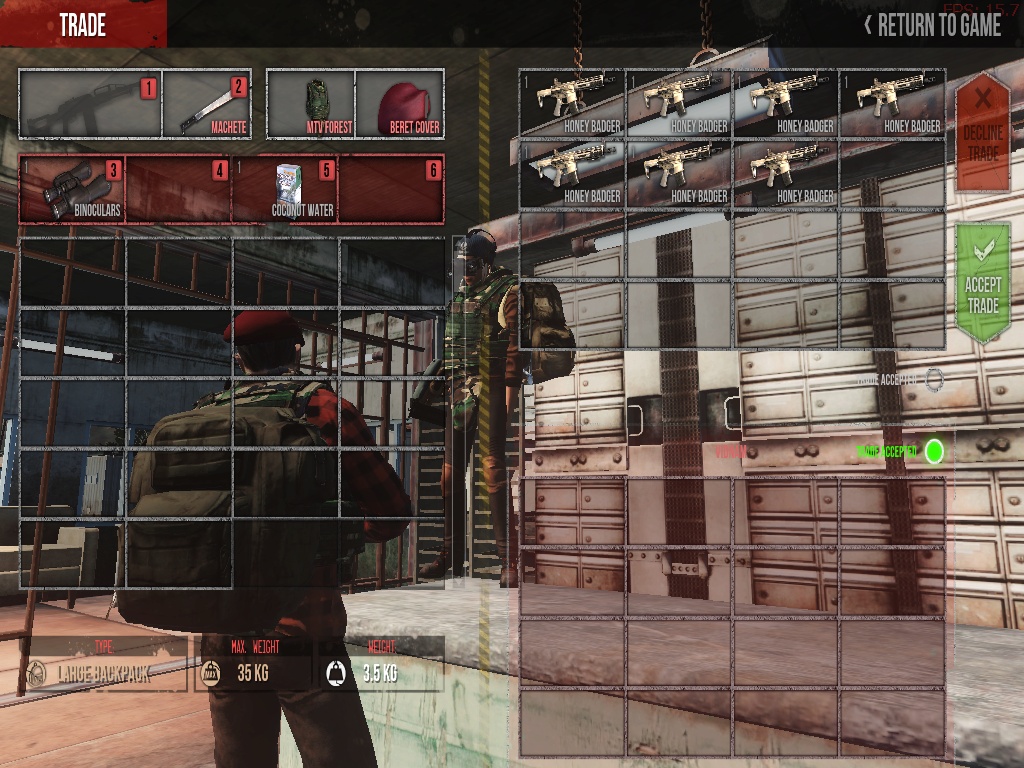Select the Binoculars quick slot
Image resolution: width=1024 pixels, height=768 pixels.
(x=73, y=189)
